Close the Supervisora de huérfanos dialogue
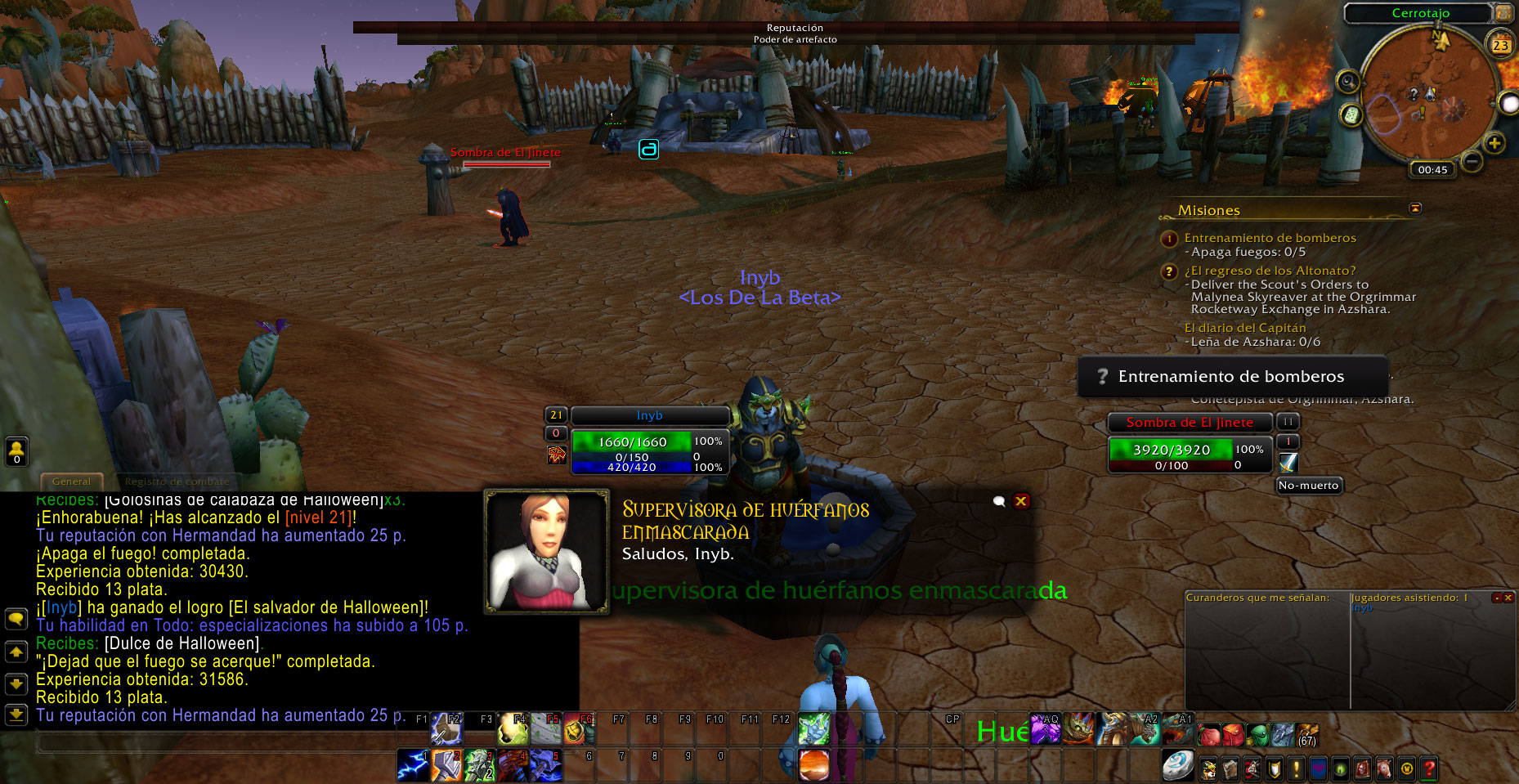This screenshot has height=784, width=1519. coord(1021,501)
